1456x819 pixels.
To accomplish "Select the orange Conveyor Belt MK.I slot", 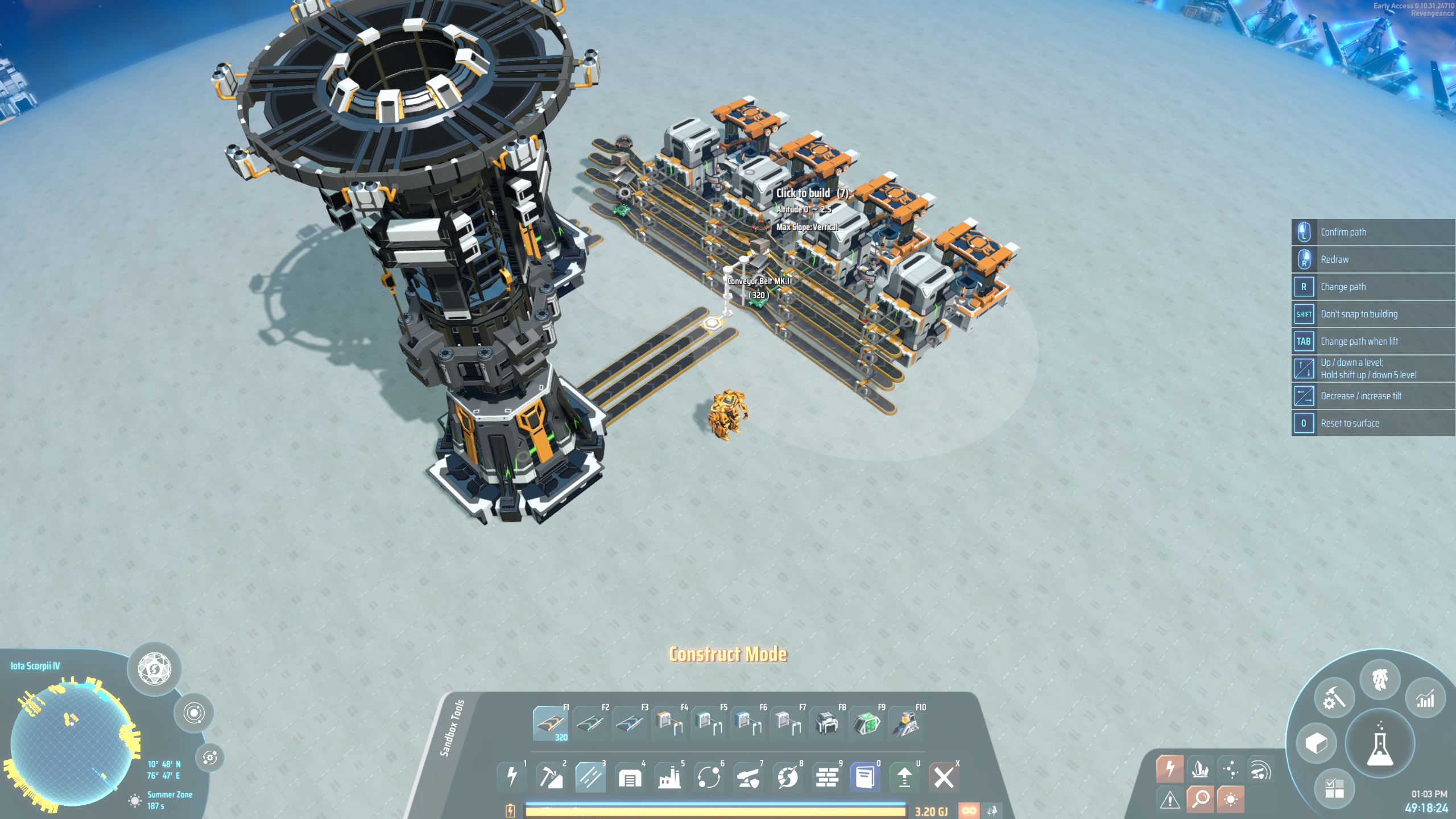I will tap(550, 723).
